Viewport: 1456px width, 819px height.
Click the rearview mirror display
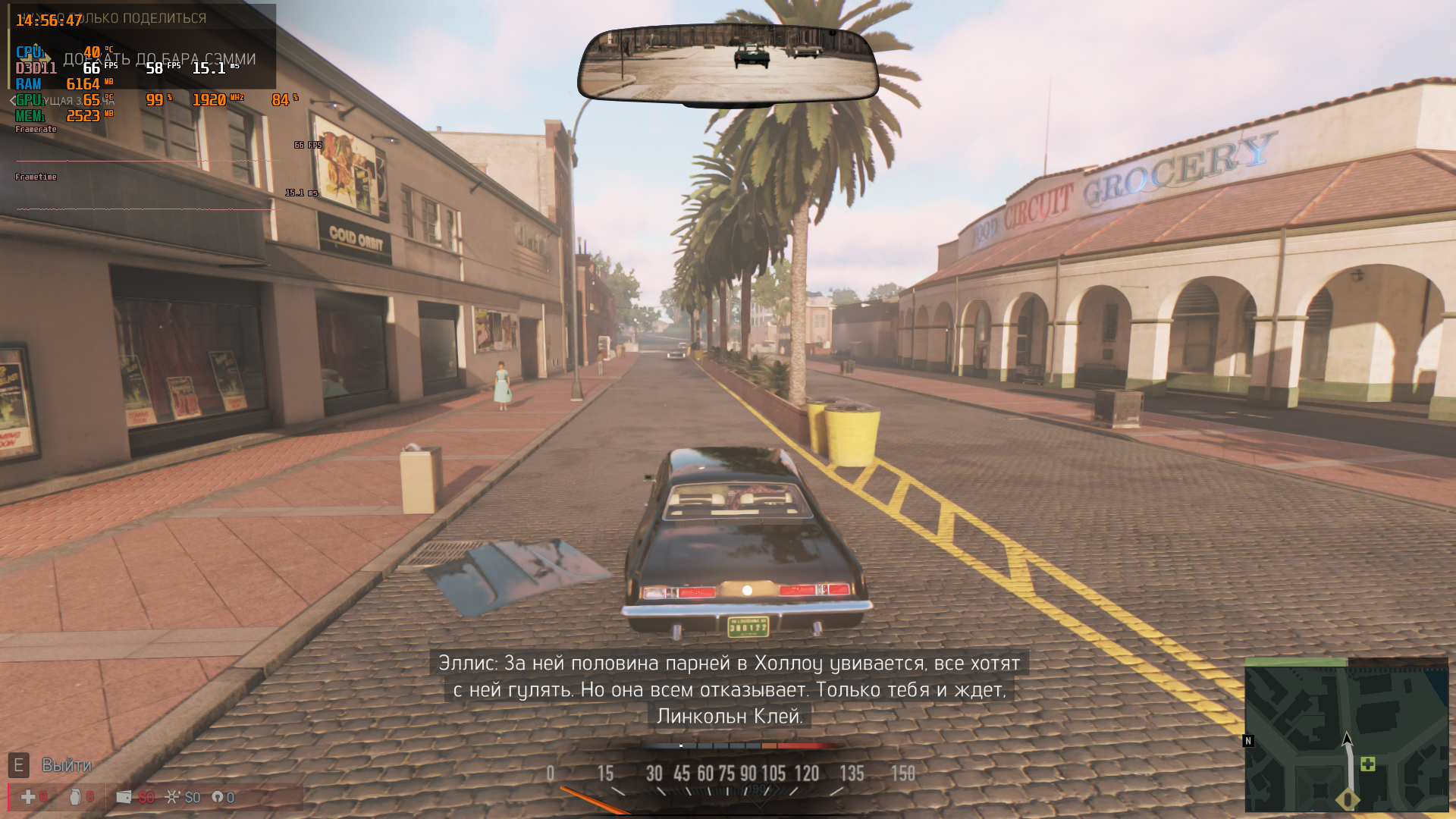pyautogui.click(x=728, y=63)
